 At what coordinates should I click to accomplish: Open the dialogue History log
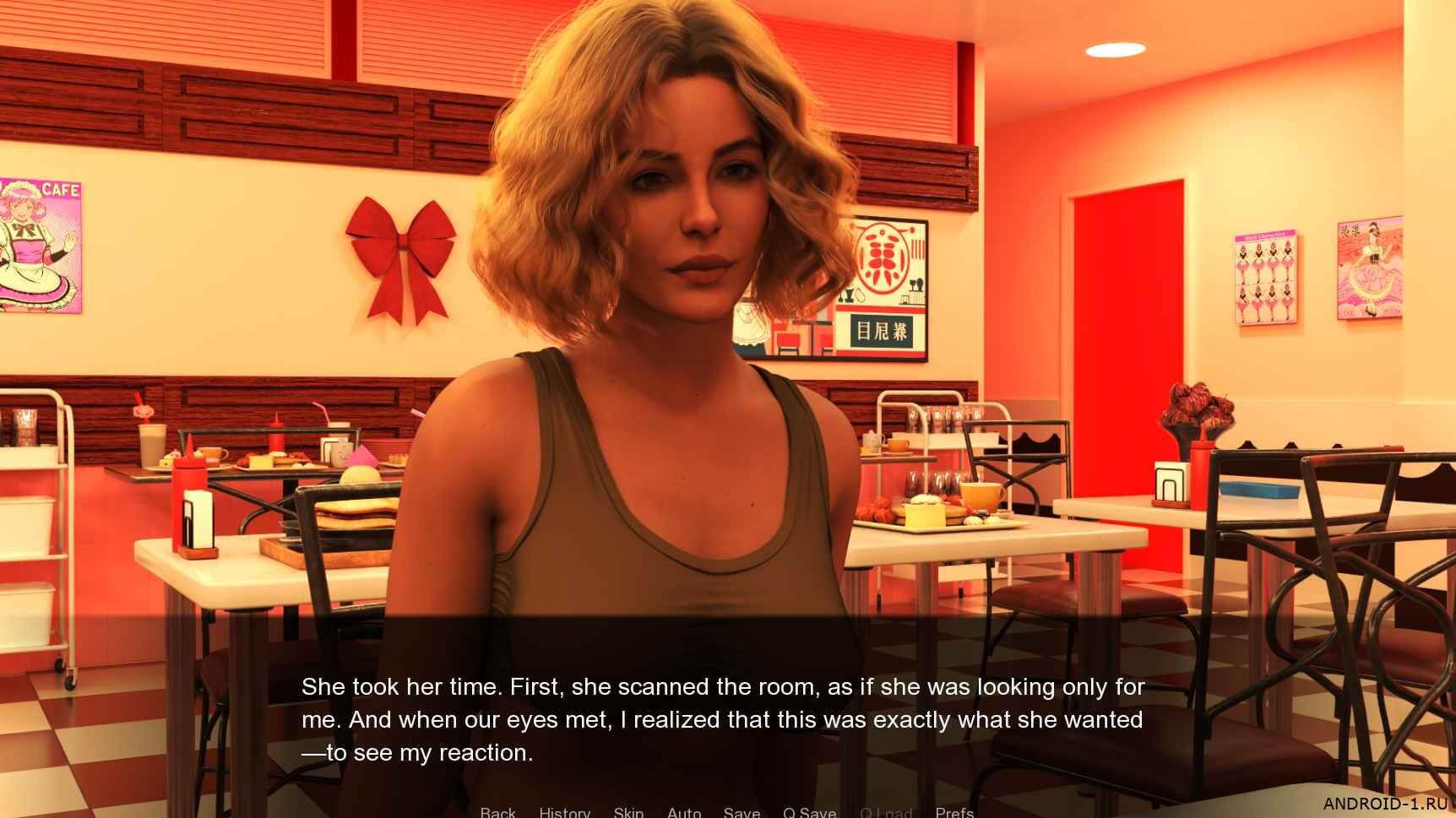point(564,812)
